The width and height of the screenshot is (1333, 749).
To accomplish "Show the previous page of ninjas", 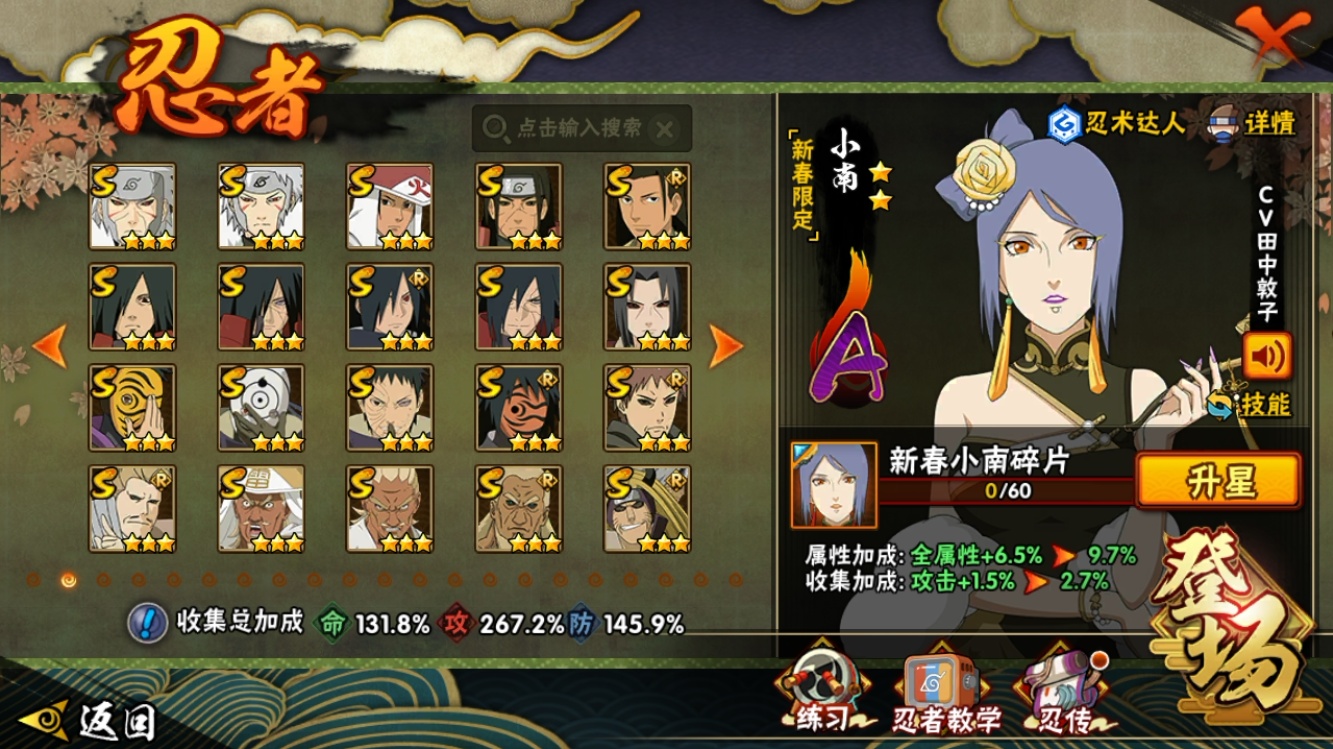I will [50, 346].
